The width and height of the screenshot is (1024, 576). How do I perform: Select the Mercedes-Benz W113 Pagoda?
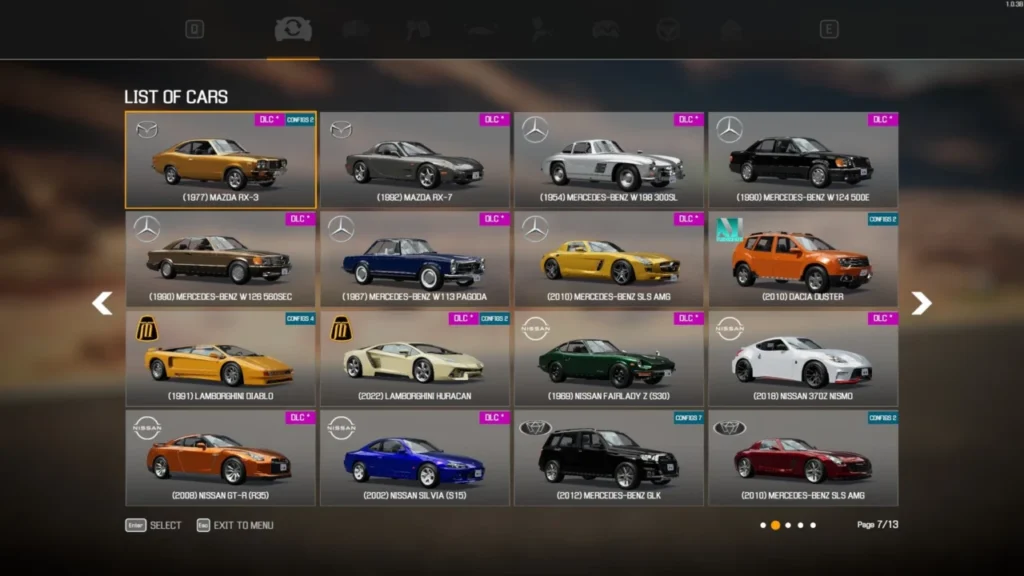point(415,259)
